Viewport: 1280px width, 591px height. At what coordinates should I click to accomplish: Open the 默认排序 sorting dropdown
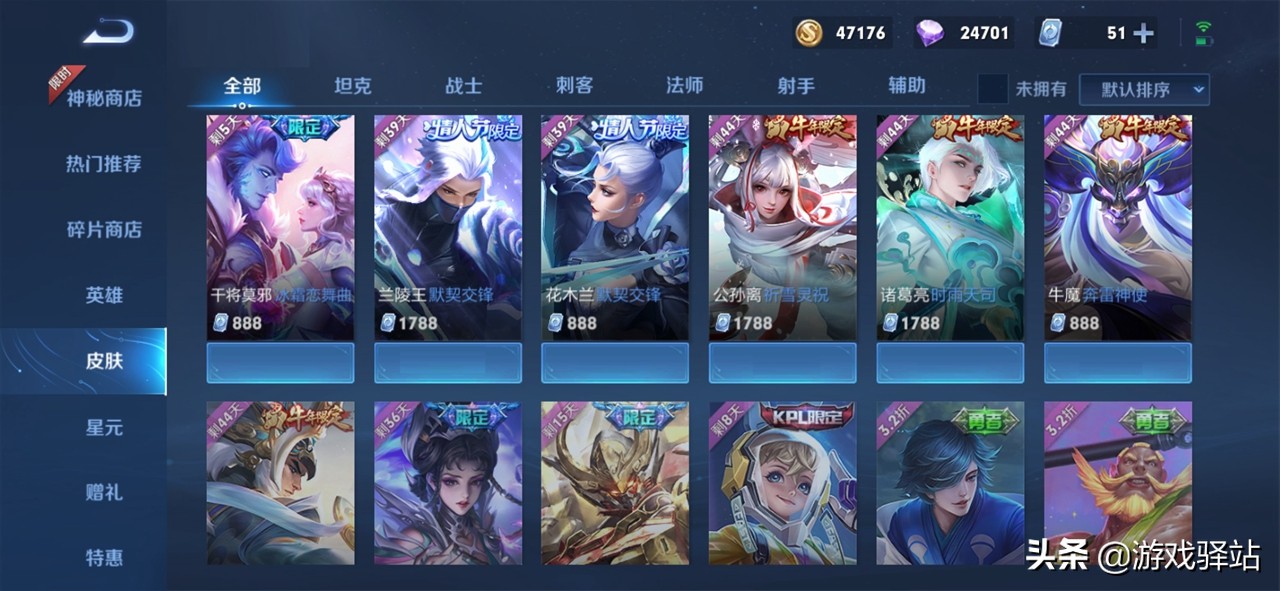point(1144,89)
